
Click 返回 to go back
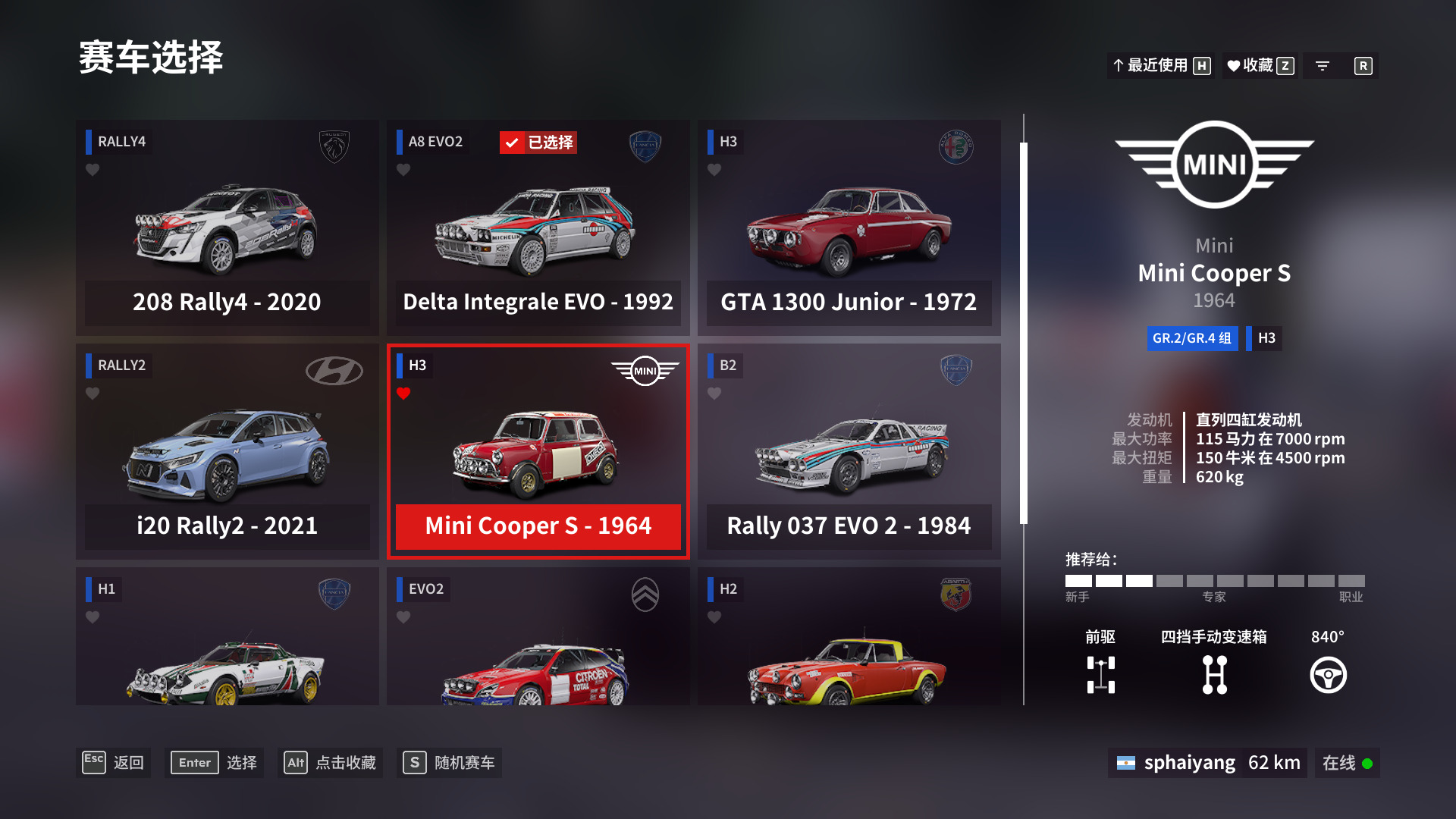[115, 763]
